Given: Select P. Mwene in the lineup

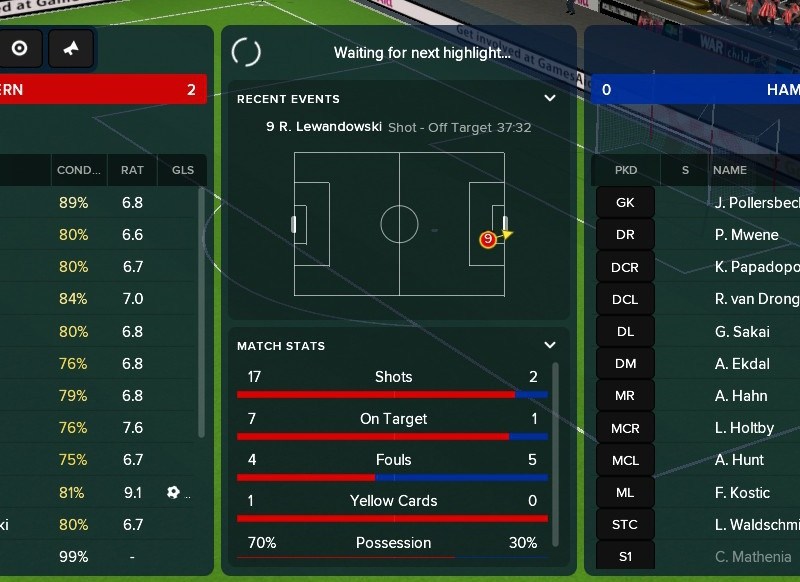Looking at the screenshot, I should pos(746,235).
